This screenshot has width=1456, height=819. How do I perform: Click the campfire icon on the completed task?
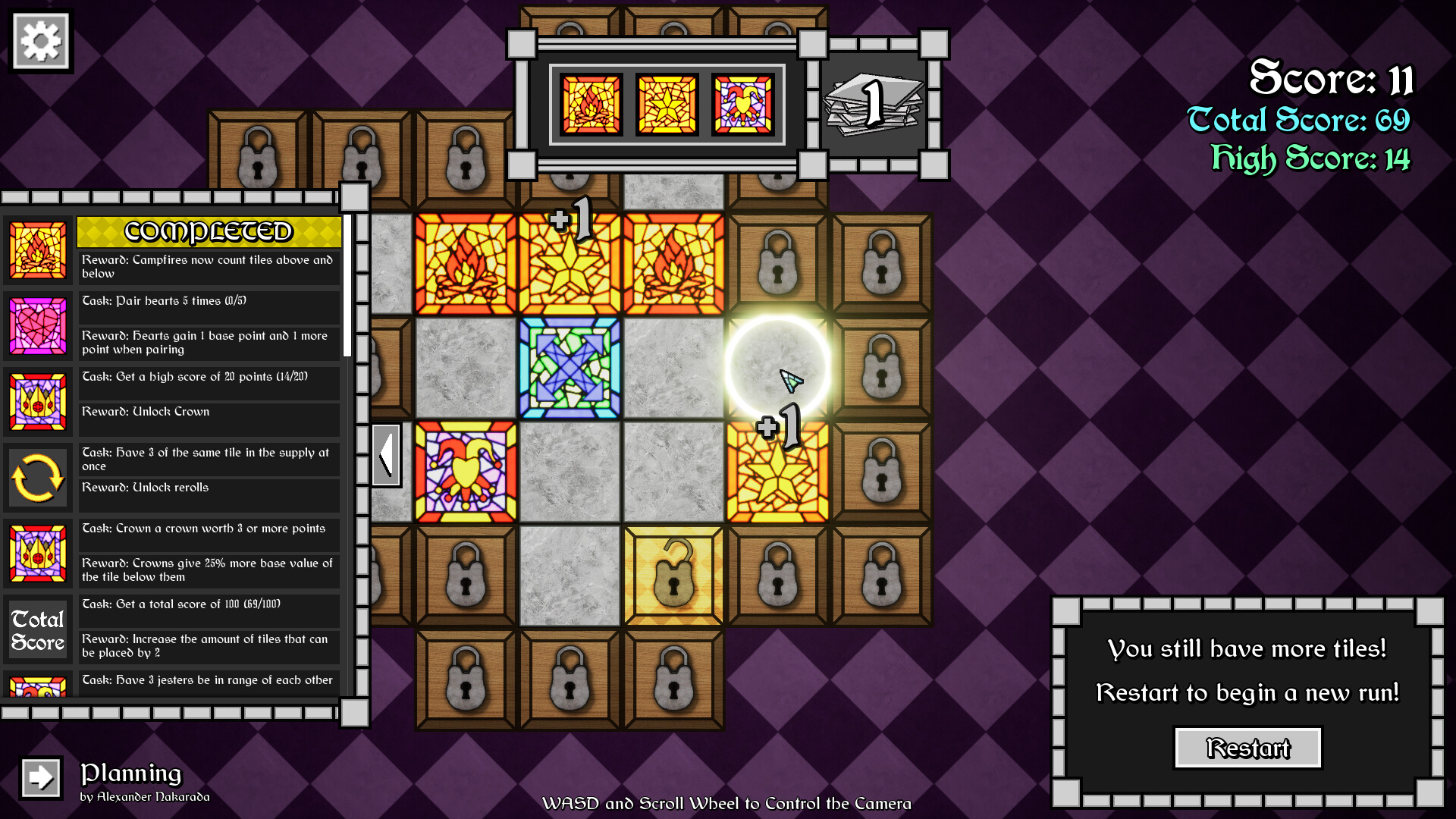coord(38,251)
